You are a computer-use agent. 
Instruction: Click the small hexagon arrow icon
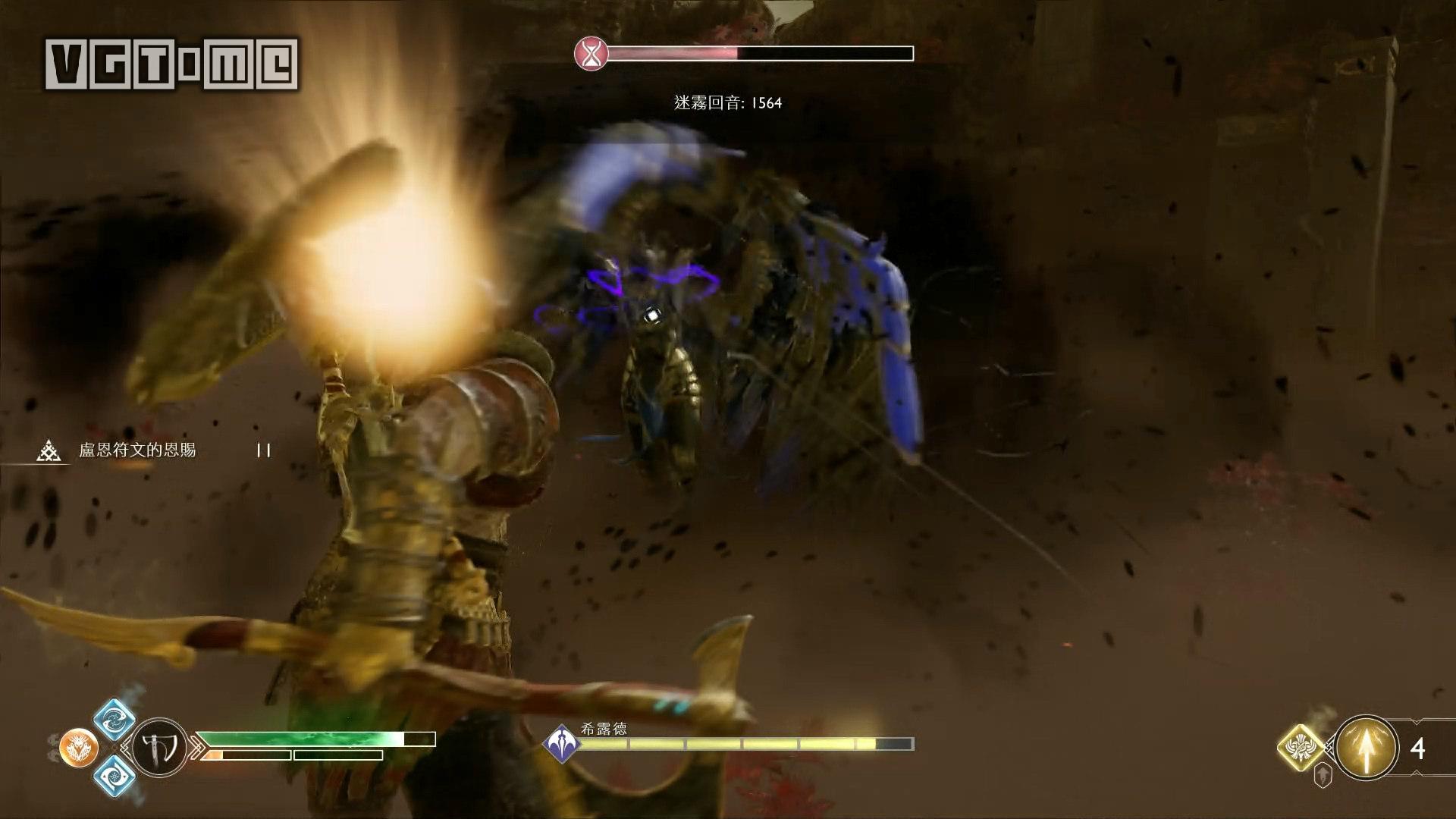[1322, 775]
